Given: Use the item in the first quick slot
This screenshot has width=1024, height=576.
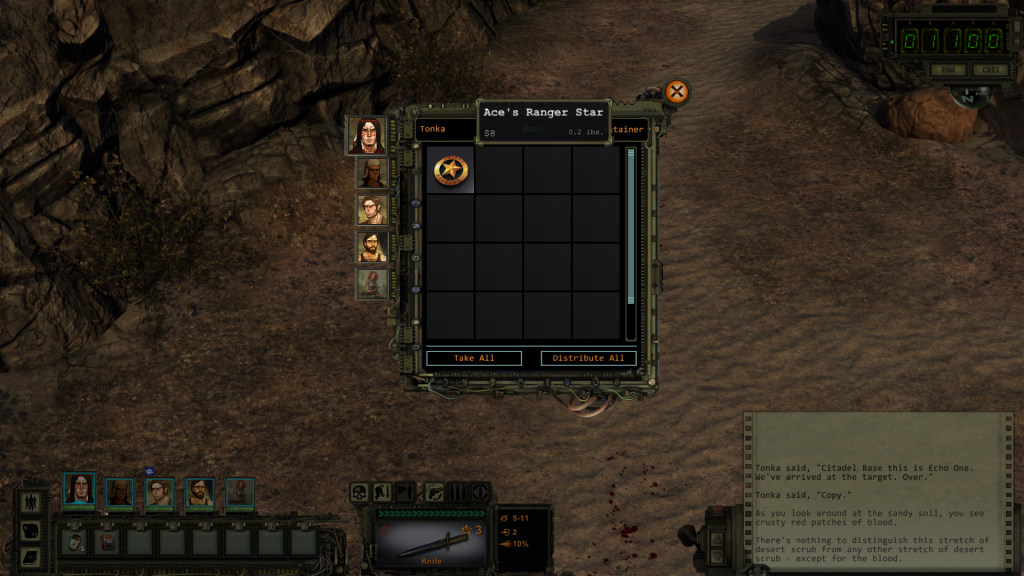Looking at the screenshot, I should (75, 541).
